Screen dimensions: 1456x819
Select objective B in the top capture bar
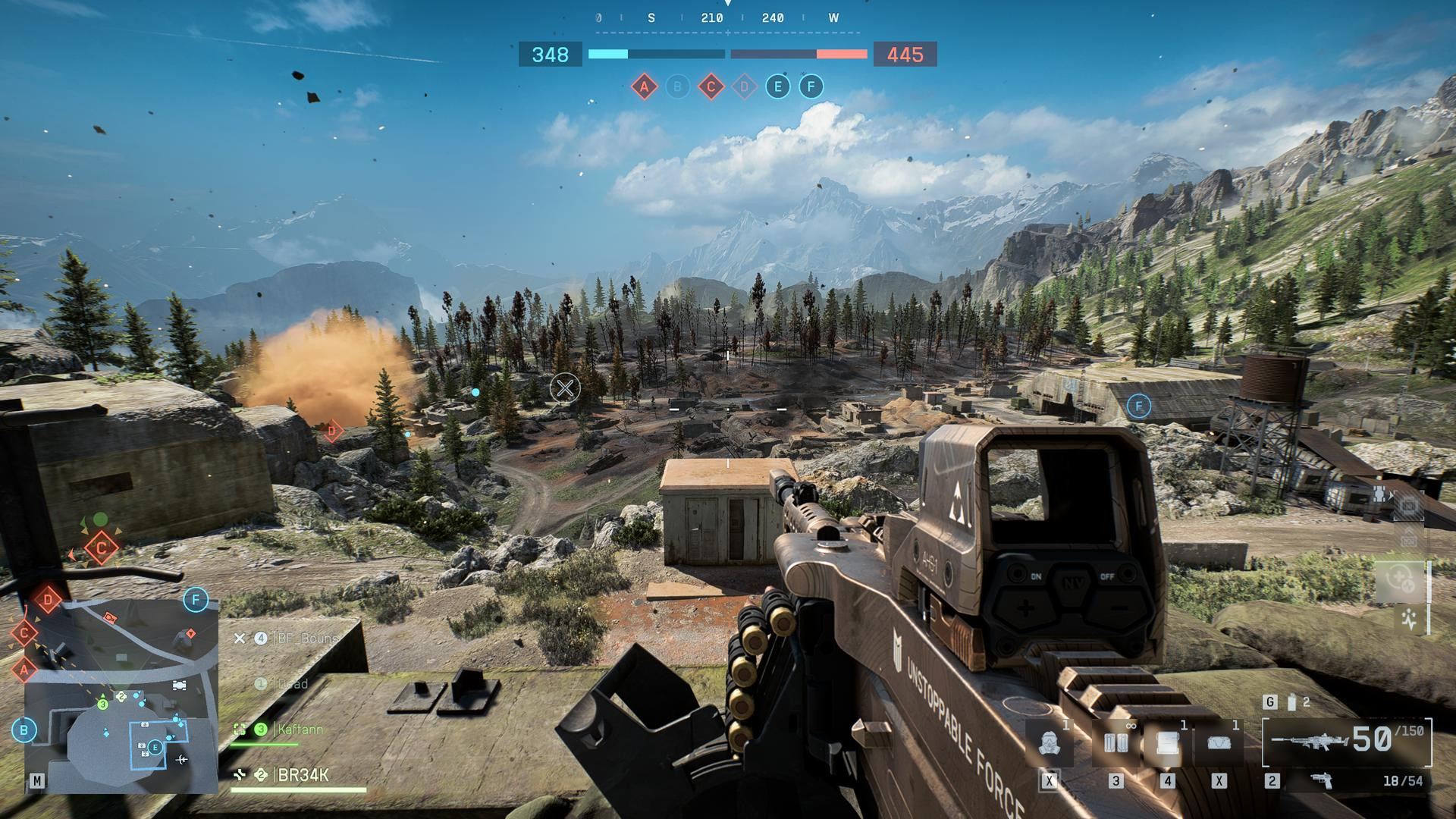(x=677, y=86)
